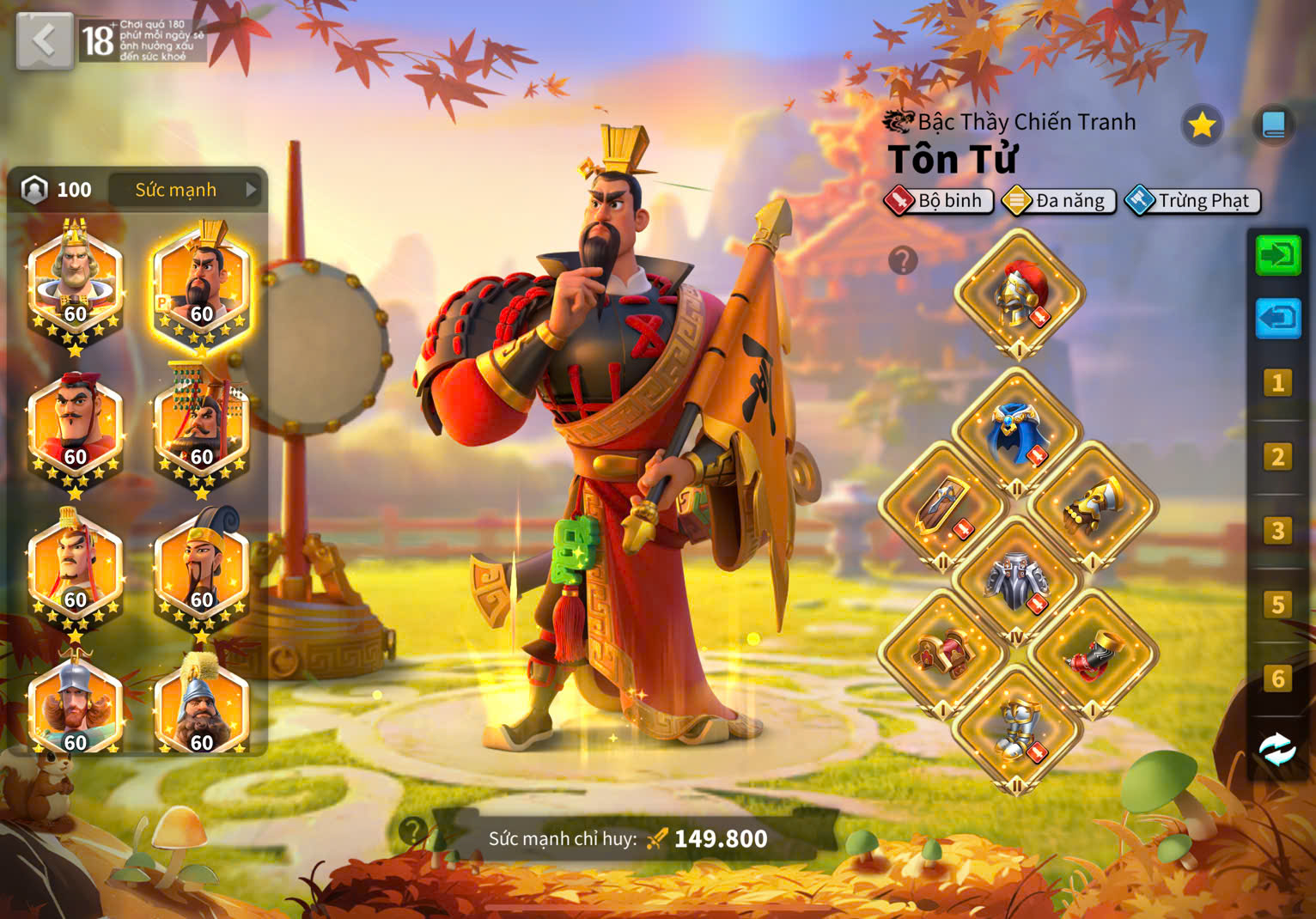
Task: Switch to equipment preset 1
Action: (1277, 382)
